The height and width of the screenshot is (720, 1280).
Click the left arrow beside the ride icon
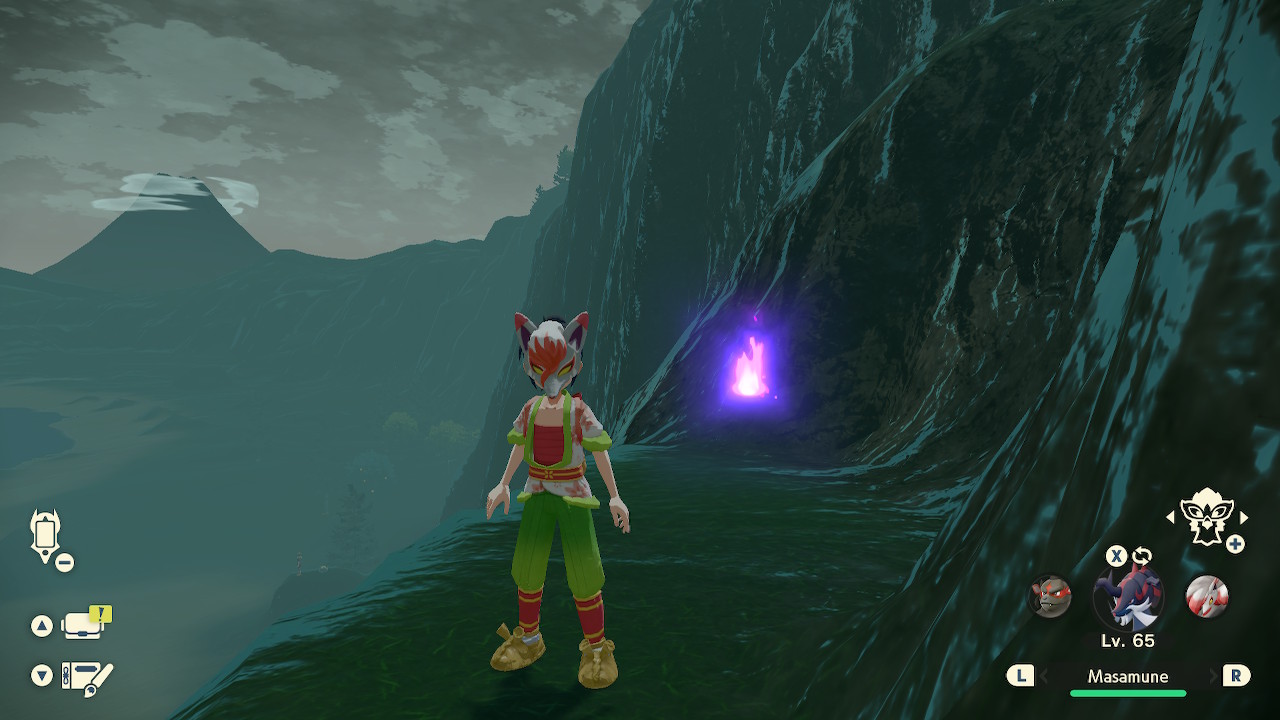(x=1171, y=517)
